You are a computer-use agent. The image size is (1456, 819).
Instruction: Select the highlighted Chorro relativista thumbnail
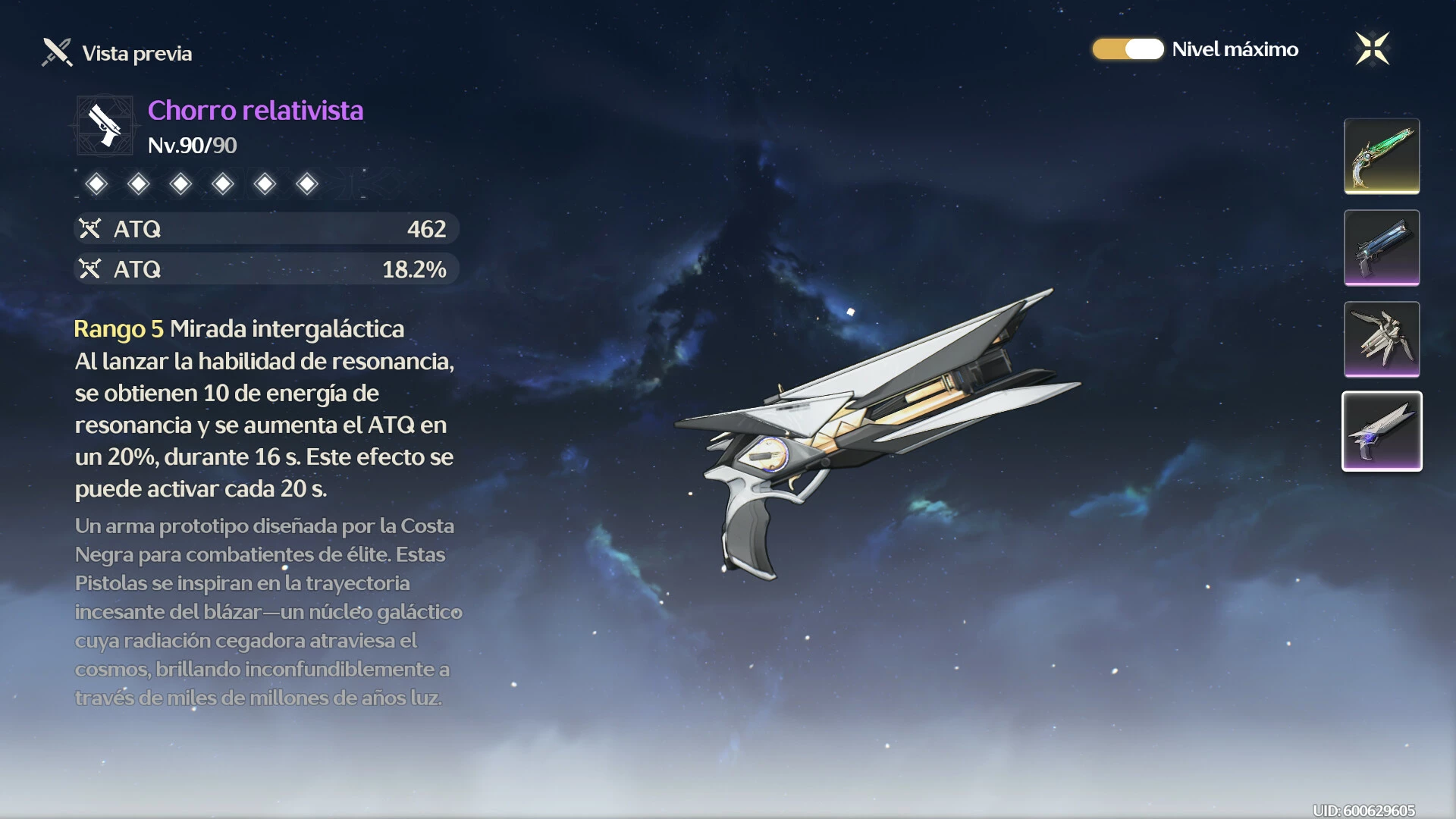[1382, 431]
